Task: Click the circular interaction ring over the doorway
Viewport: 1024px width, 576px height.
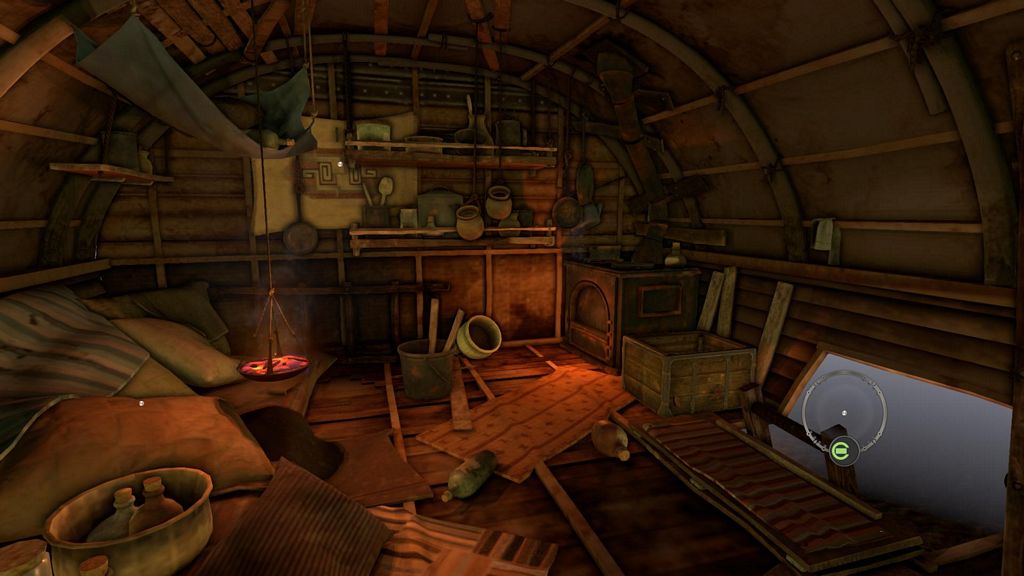Action: 844,412
